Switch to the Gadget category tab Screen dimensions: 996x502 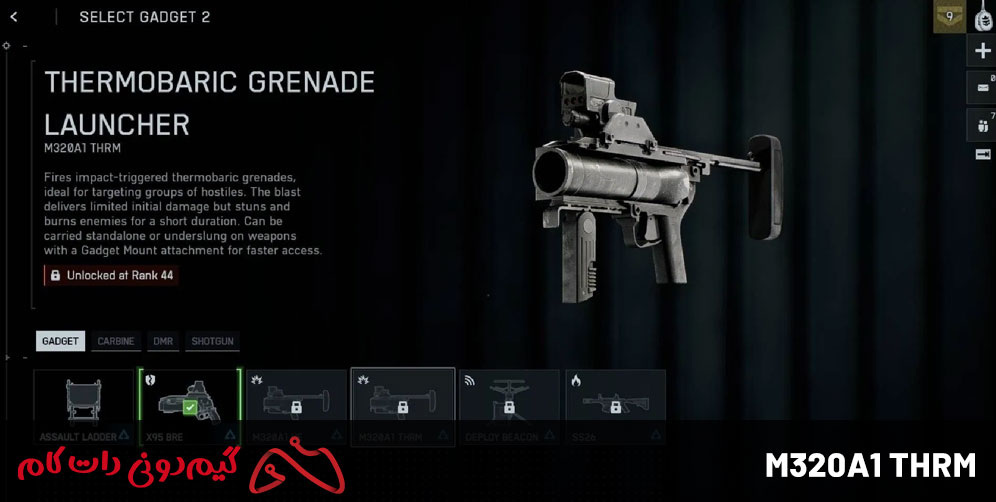pyautogui.click(x=60, y=341)
